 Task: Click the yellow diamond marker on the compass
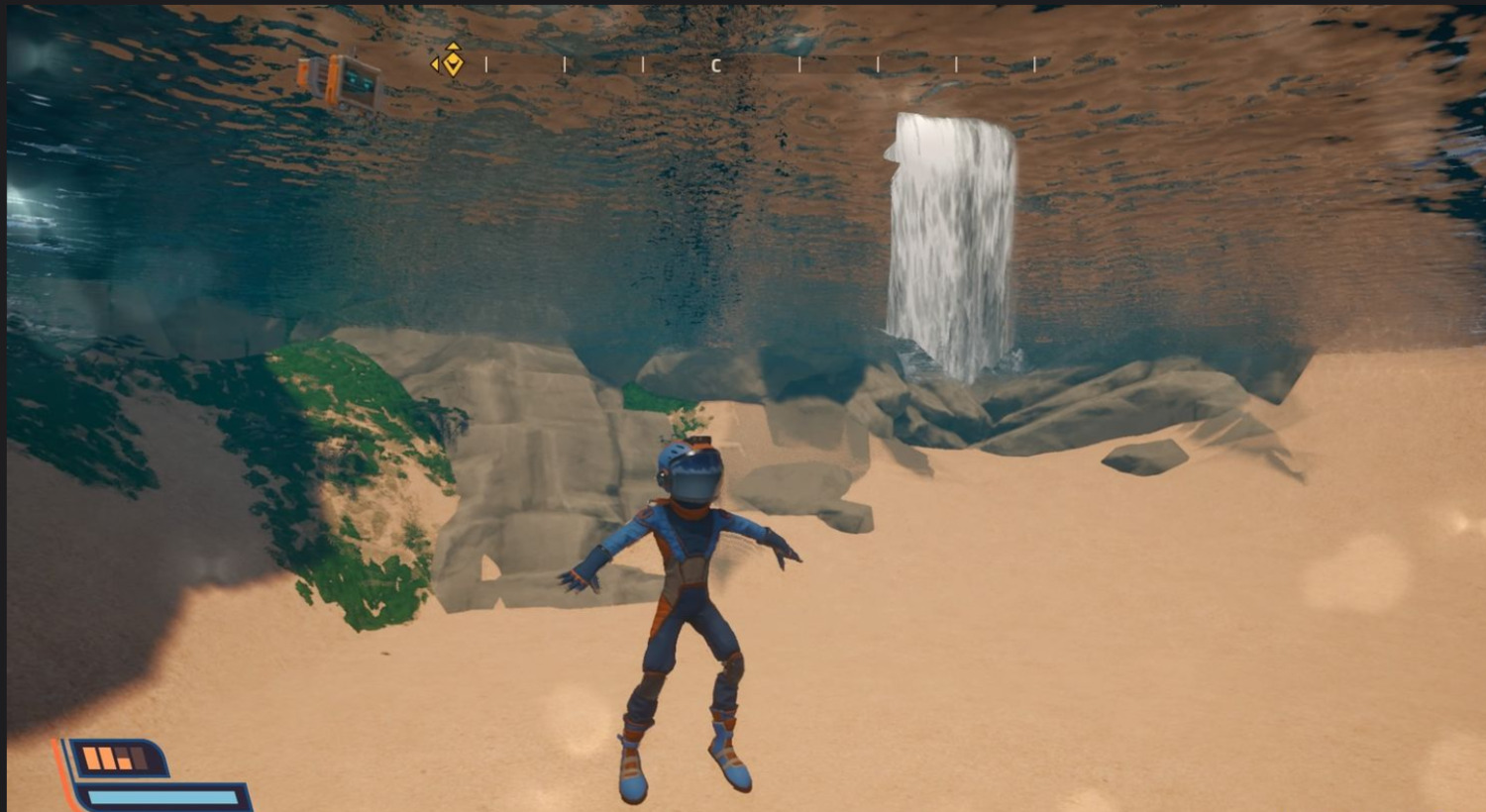(451, 62)
